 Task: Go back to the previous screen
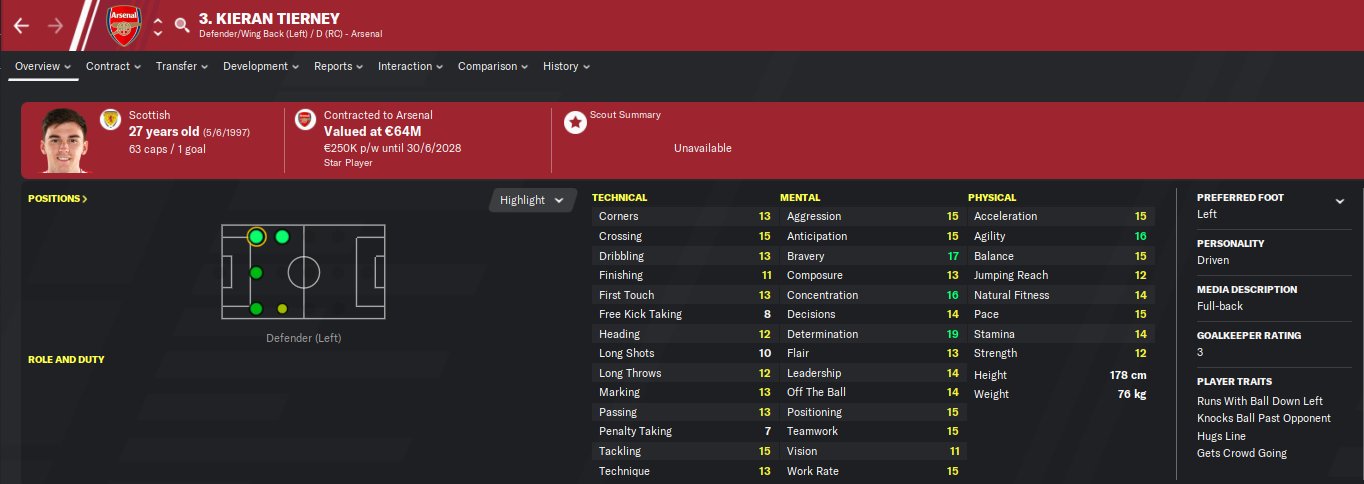tap(21, 25)
